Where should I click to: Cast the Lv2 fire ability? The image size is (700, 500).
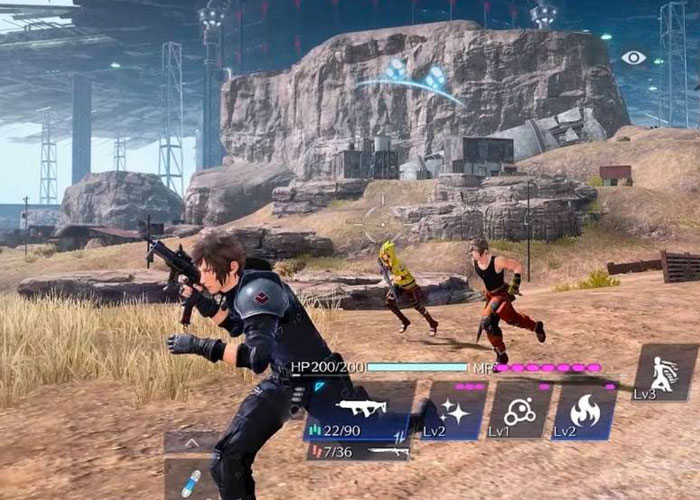tap(583, 410)
